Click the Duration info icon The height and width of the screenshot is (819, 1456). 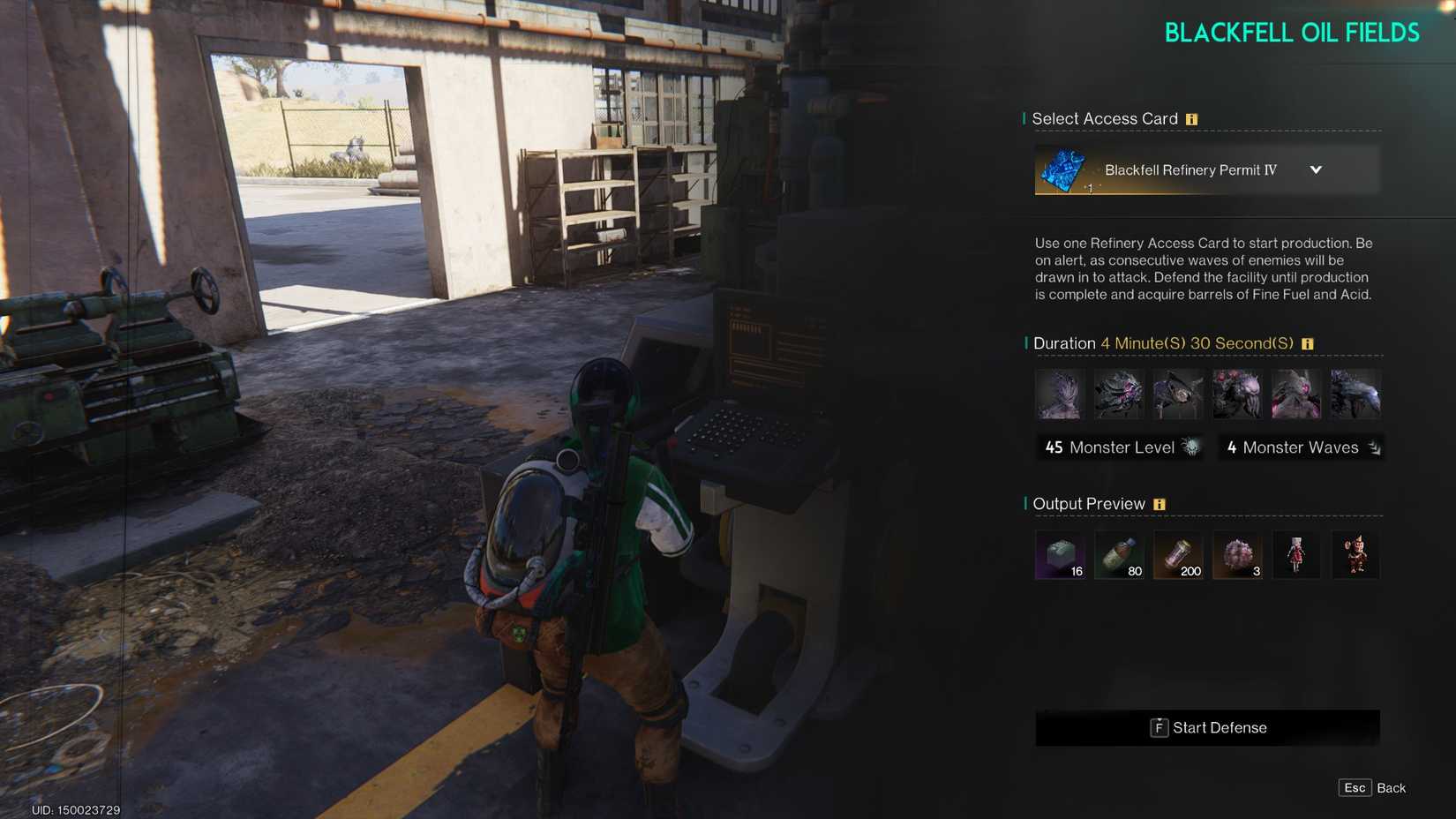click(x=1308, y=343)
